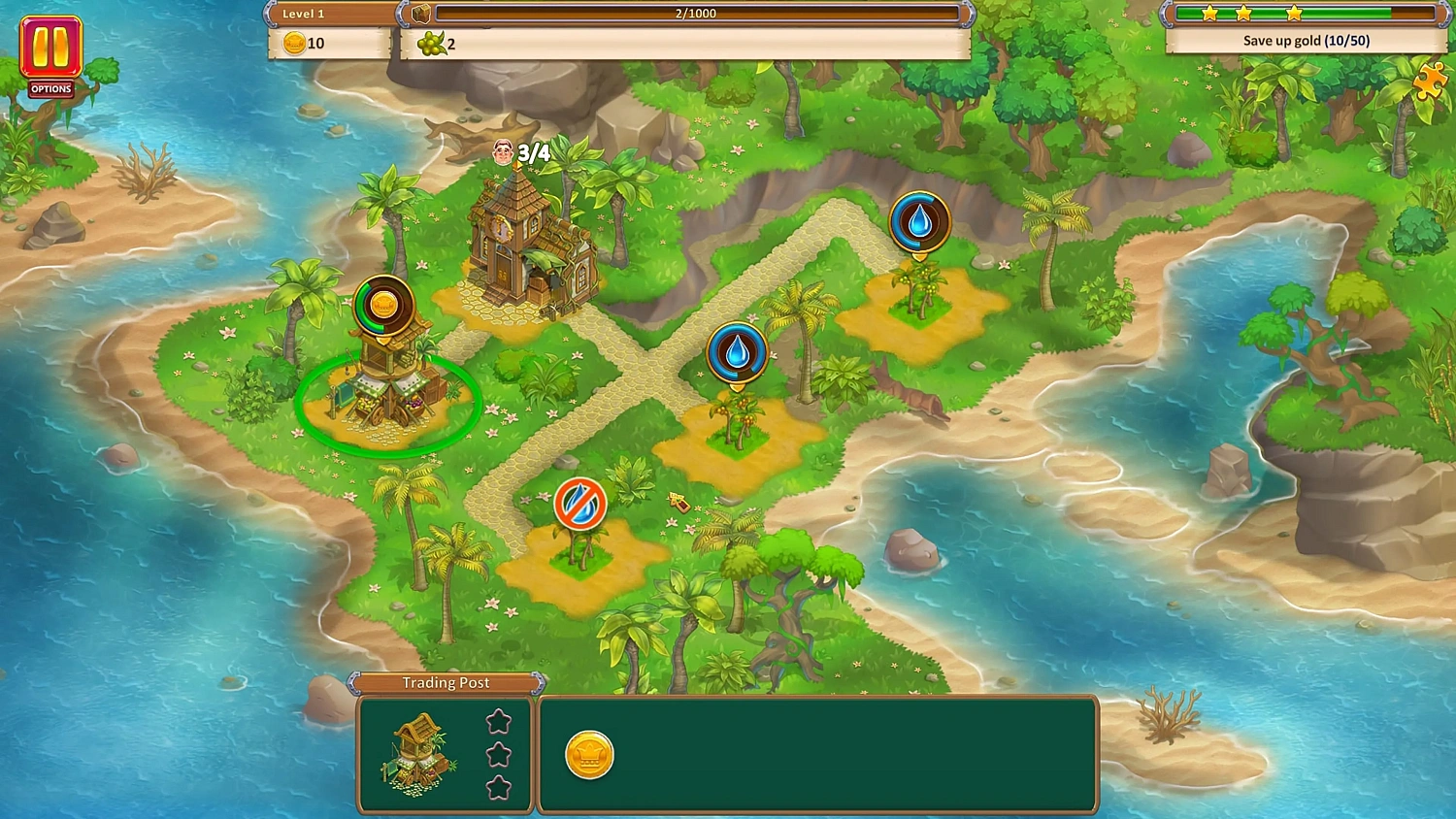Viewport: 1456px width, 819px height.
Task: Toggle the second Trading Post star
Action: 499,752
